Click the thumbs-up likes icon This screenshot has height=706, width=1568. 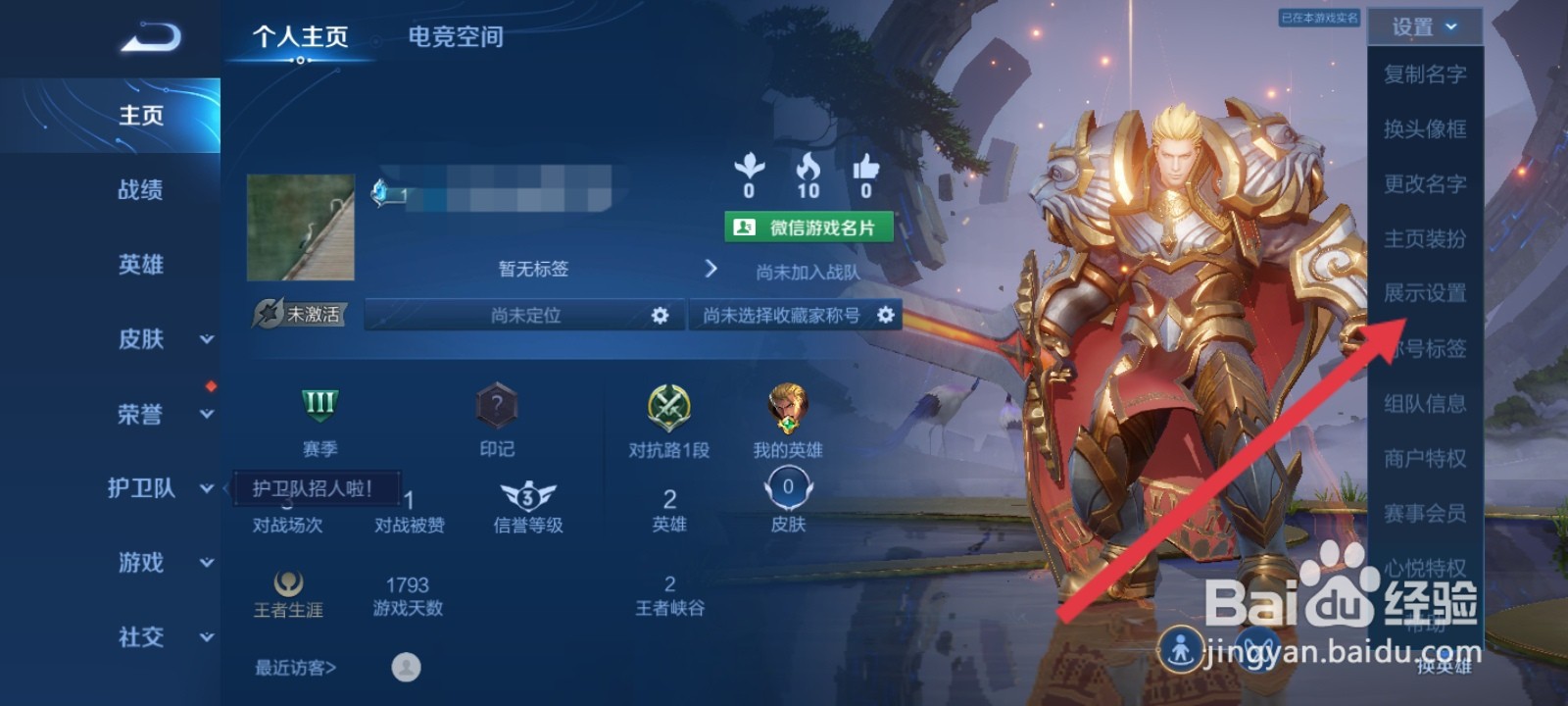(863, 167)
